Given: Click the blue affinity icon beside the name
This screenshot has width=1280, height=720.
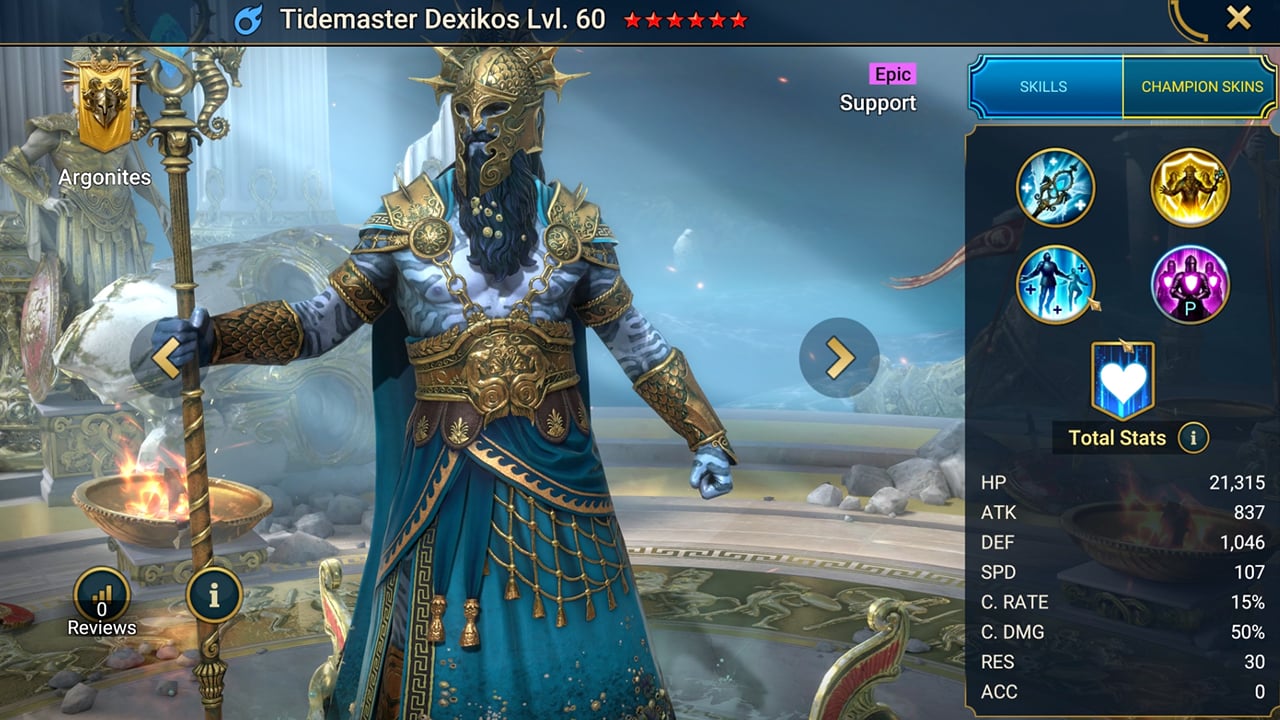Looking at the screenshot, I should point(250,19).
